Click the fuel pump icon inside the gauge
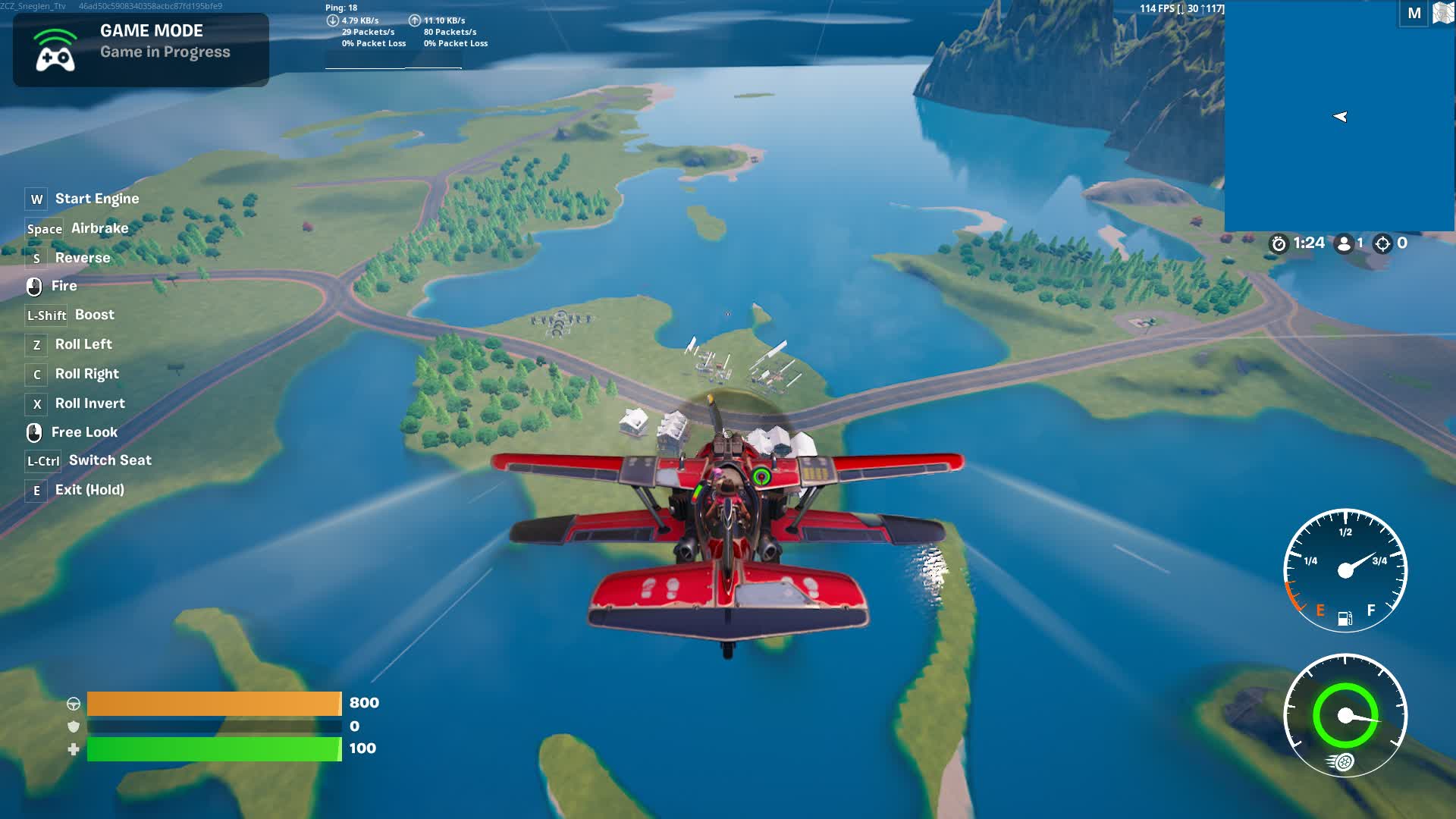The height and width of the screenshot is (819, 1456). click(x=1346, y=618)
